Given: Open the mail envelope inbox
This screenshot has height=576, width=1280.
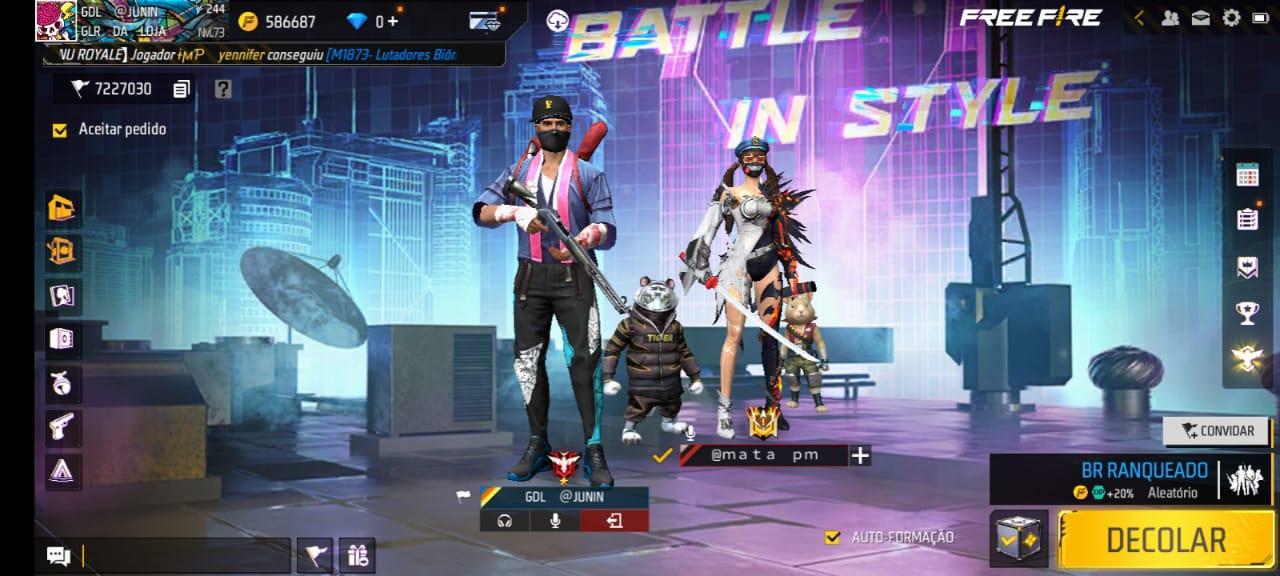Looking at the screenshot, I should pyautogui.click(x=1200, y=17).
